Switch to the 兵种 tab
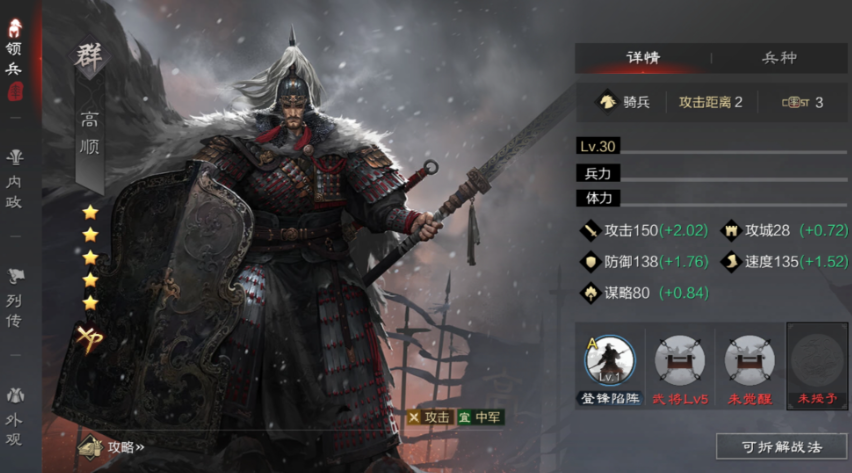Image resolution: width=852 pixels, height=473 pixels. pyautogui.click(x=779, y=57)
